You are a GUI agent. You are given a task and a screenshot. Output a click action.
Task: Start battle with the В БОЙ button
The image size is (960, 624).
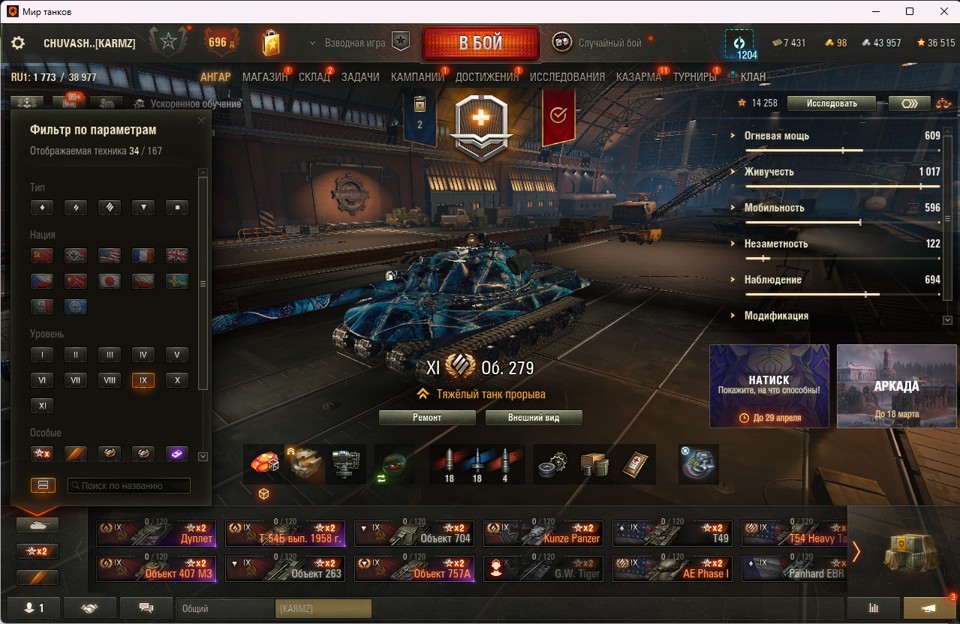click(480, 43)
